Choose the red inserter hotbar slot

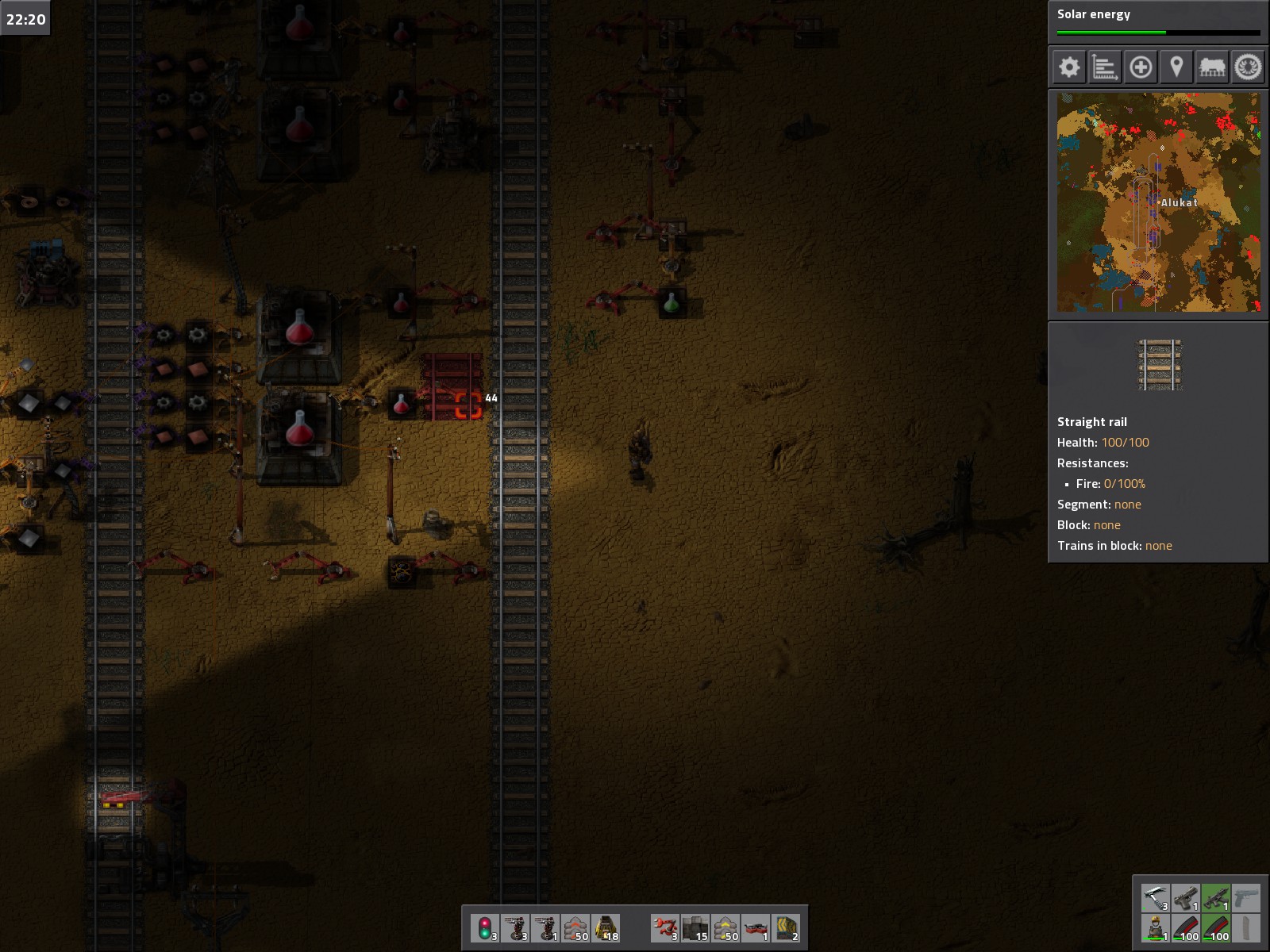(x=665, y=927)
